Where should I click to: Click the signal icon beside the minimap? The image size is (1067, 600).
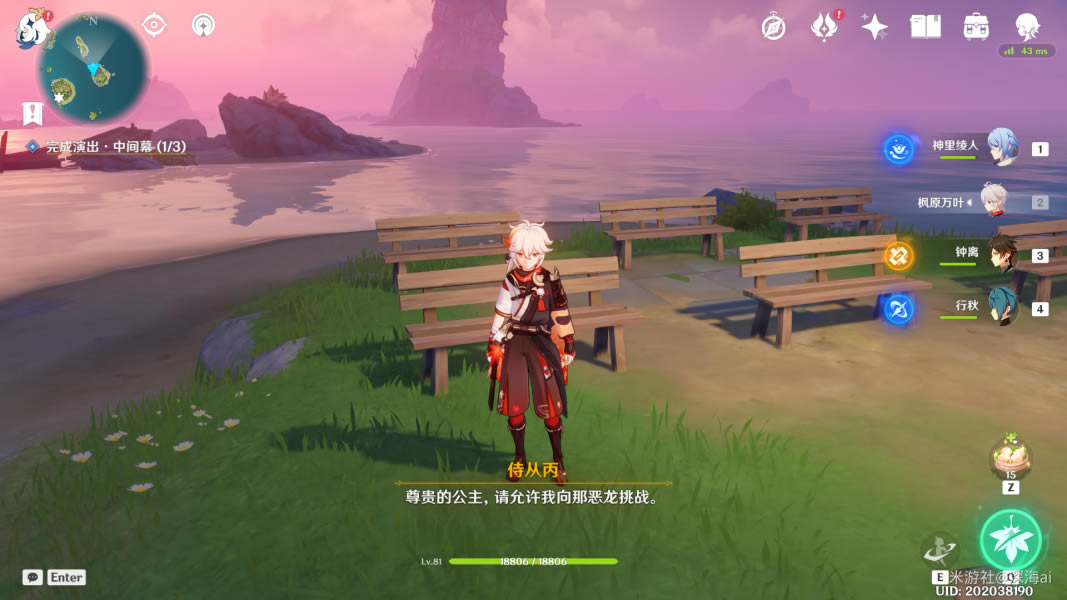[x=203, y=25]
